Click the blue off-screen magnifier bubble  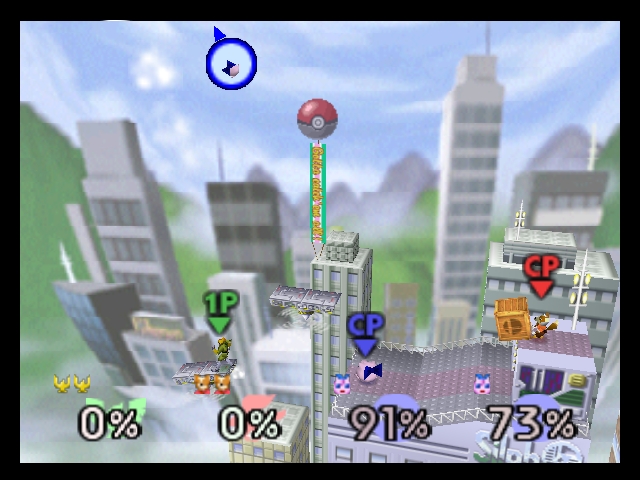pos(231,65)
